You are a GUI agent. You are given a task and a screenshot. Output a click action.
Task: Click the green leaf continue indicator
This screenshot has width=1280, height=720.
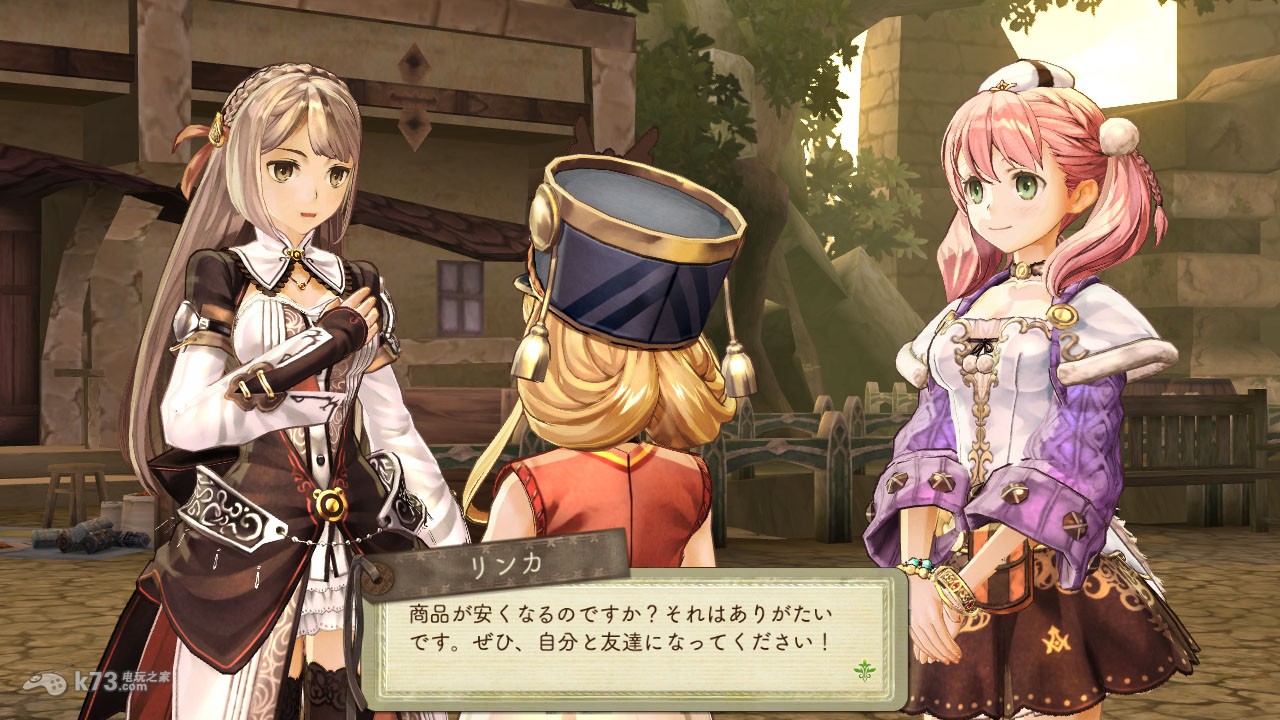click(x=864, y=669)
